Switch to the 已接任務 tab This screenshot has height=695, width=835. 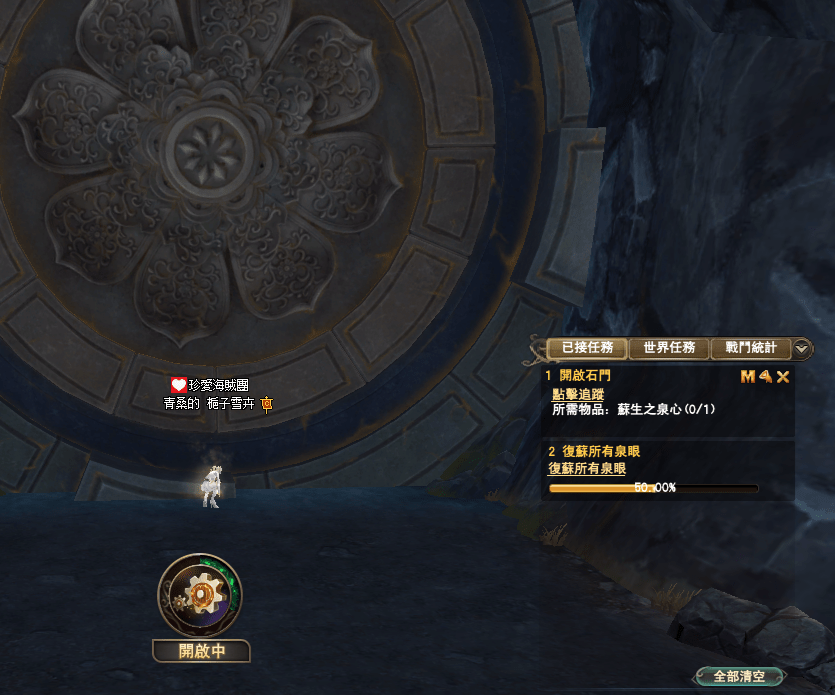point(587,349)
